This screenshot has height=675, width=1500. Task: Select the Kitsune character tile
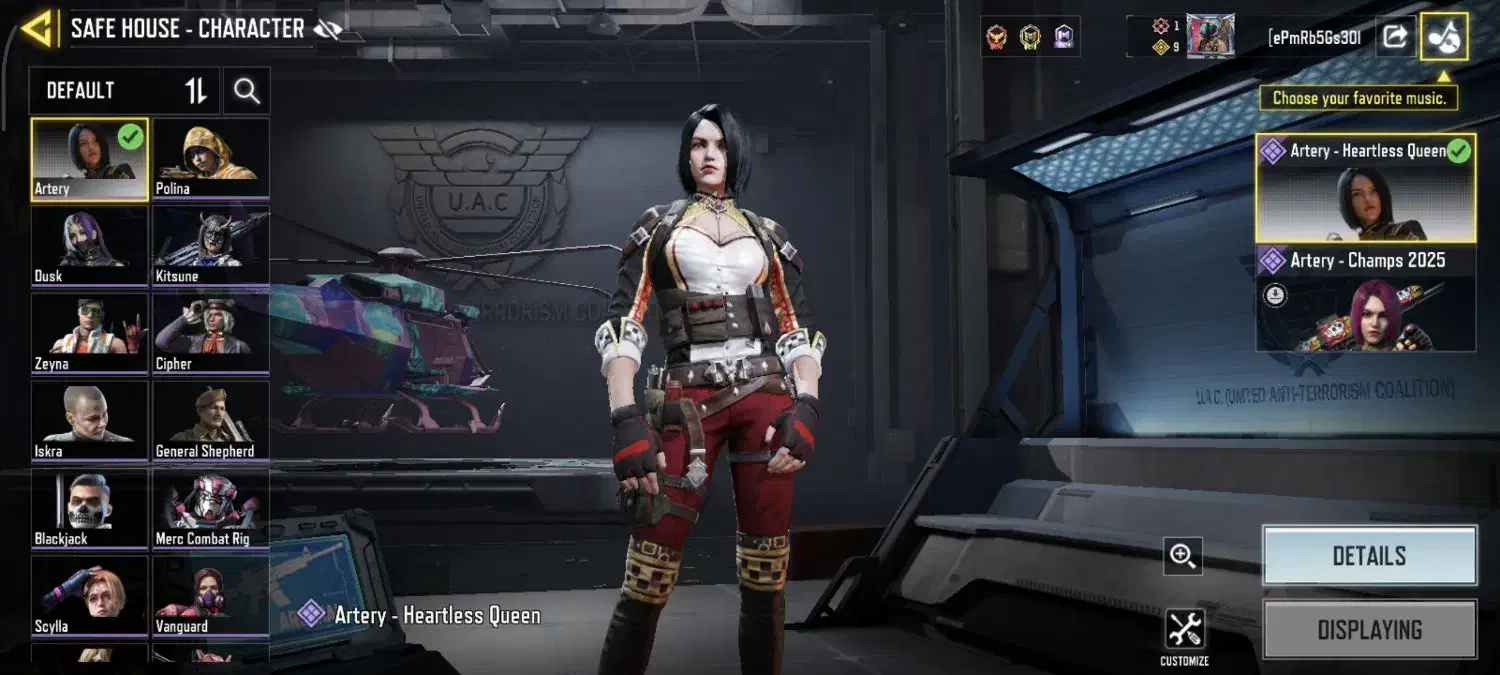pos(211,246)
